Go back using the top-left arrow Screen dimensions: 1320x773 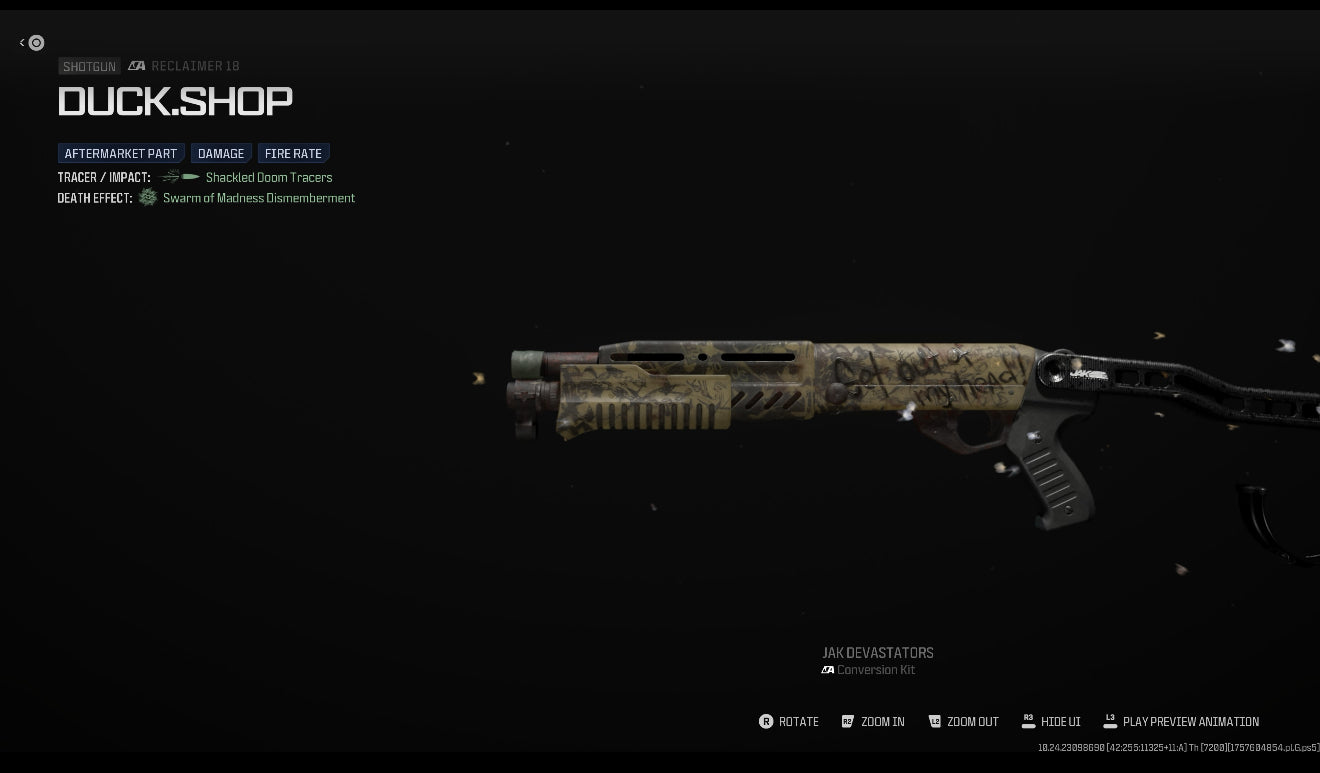point(31,43)
